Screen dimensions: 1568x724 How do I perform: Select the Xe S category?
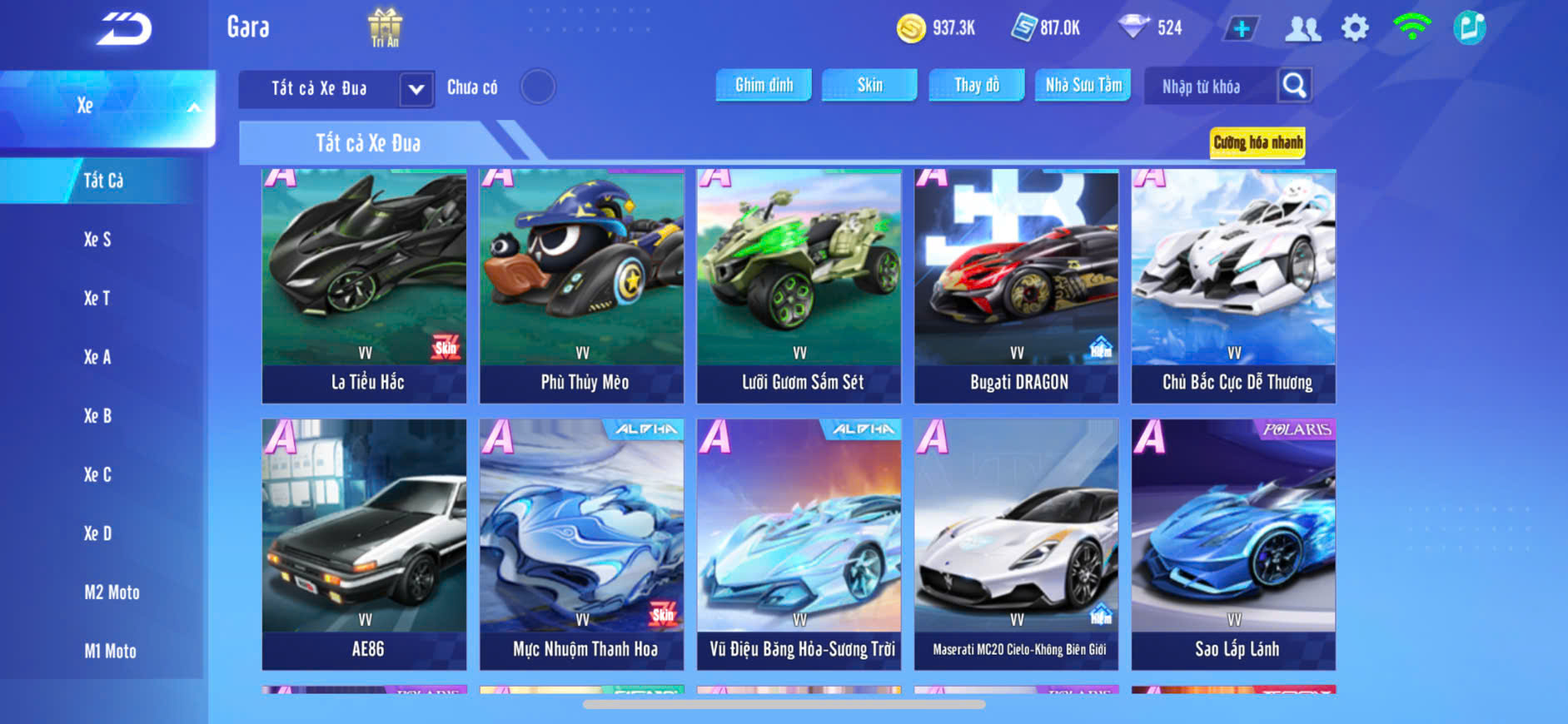click(97, 240)
